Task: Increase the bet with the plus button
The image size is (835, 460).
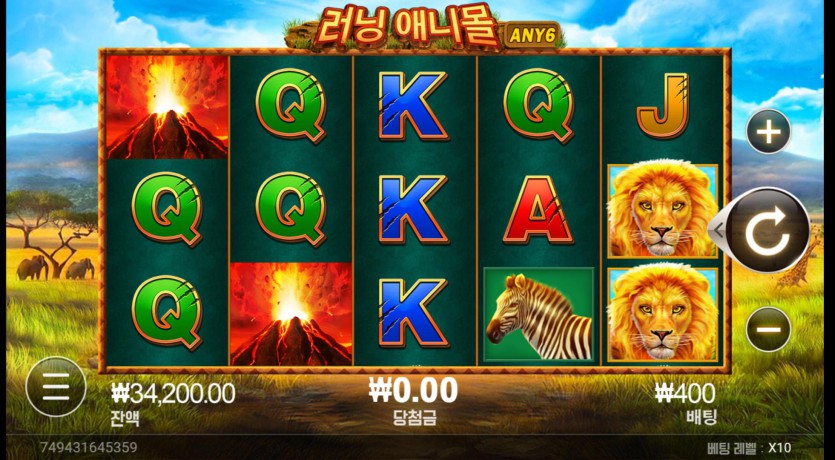Action: tap(768, 131)
